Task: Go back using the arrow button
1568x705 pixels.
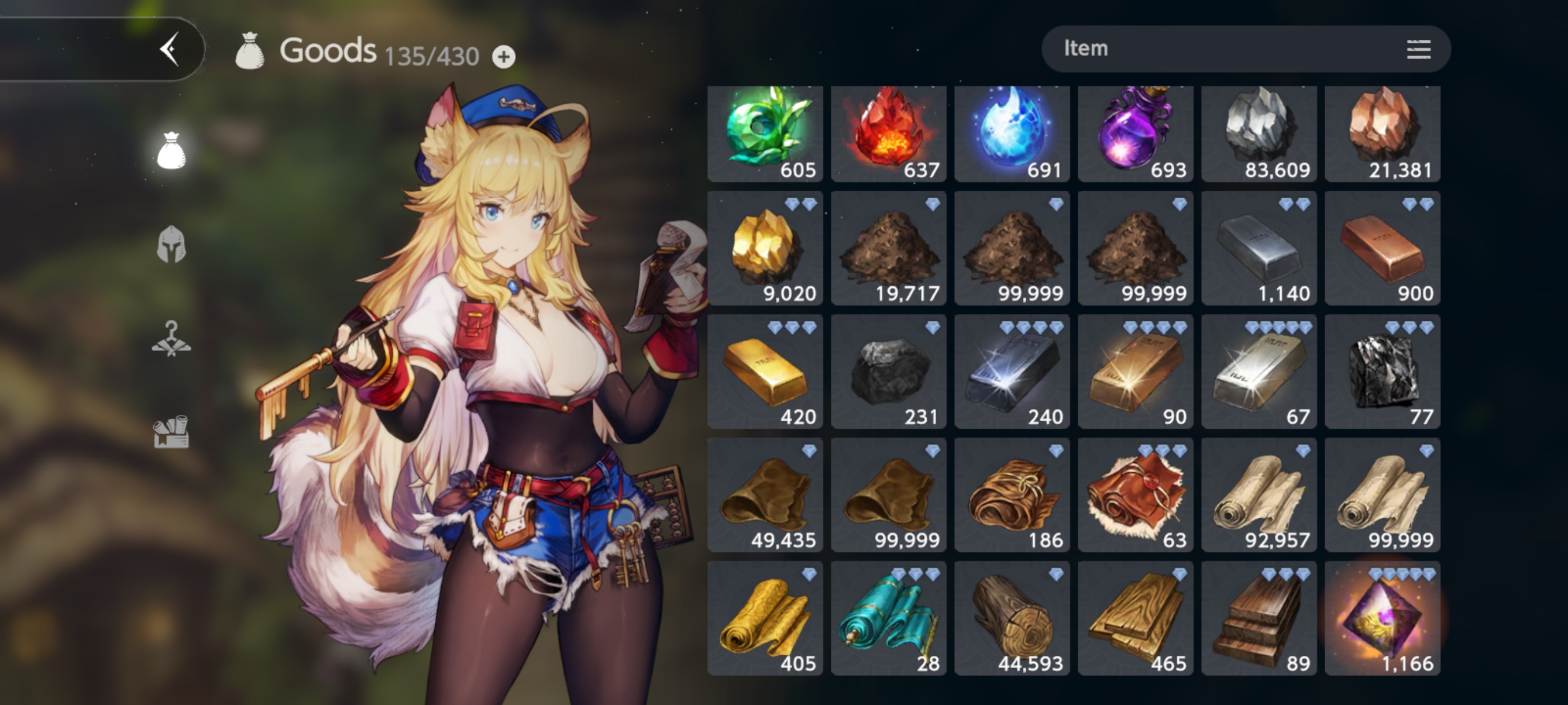Action: point(170,49)
